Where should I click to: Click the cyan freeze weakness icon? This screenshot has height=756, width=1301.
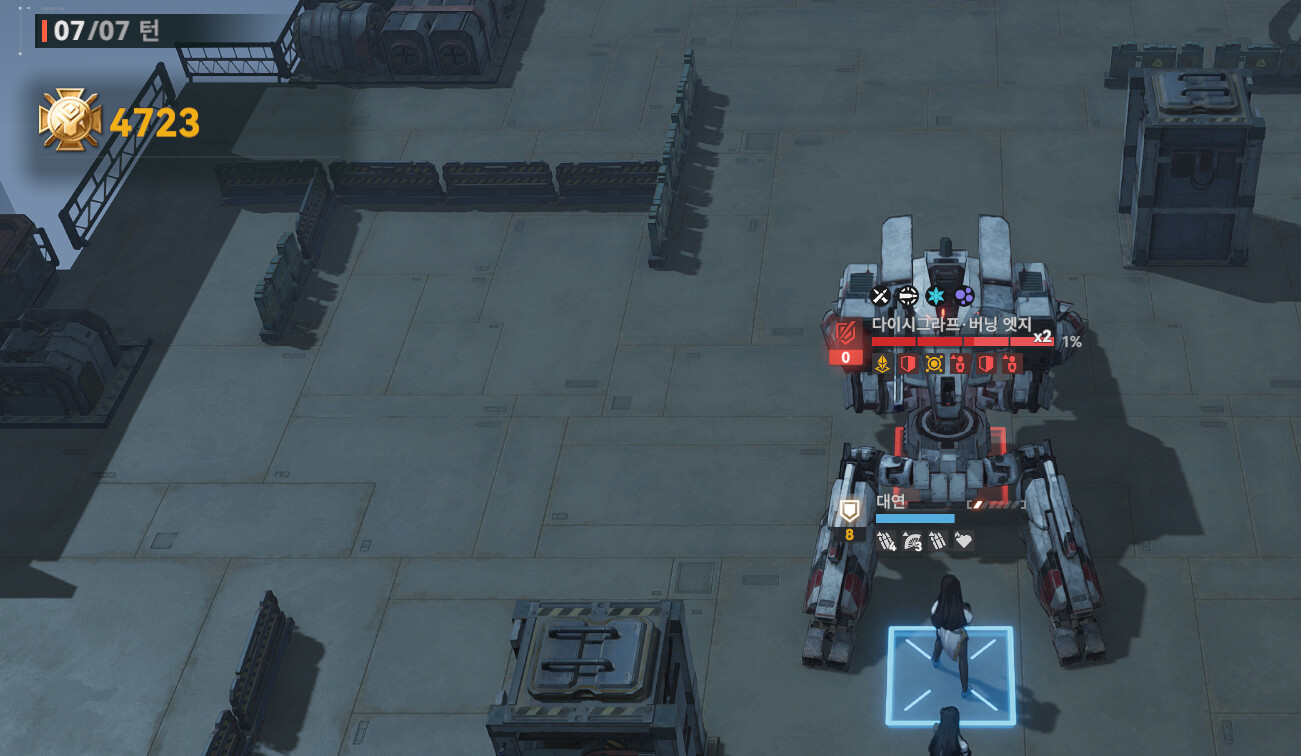936,295
